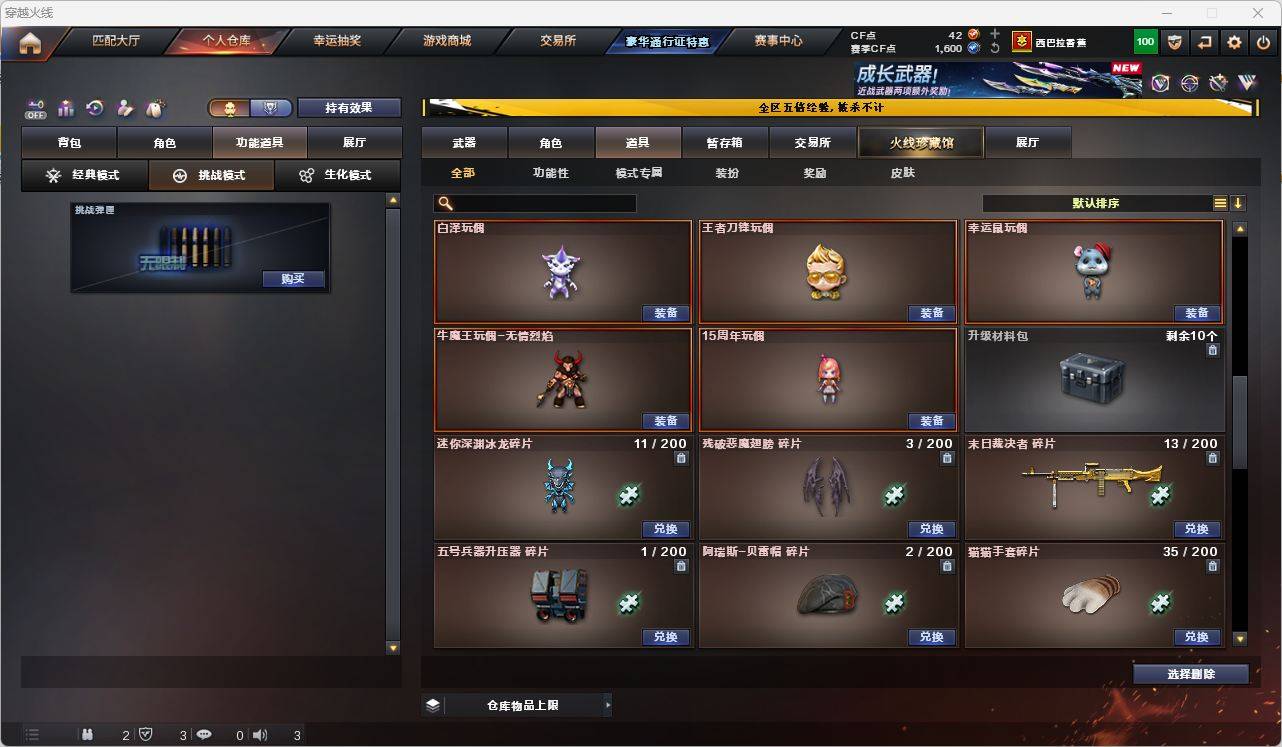This screenshot has height=747, width=1282.
Task: Toggle the OFF switch in the effects toolbar
Action: point(35,110)
